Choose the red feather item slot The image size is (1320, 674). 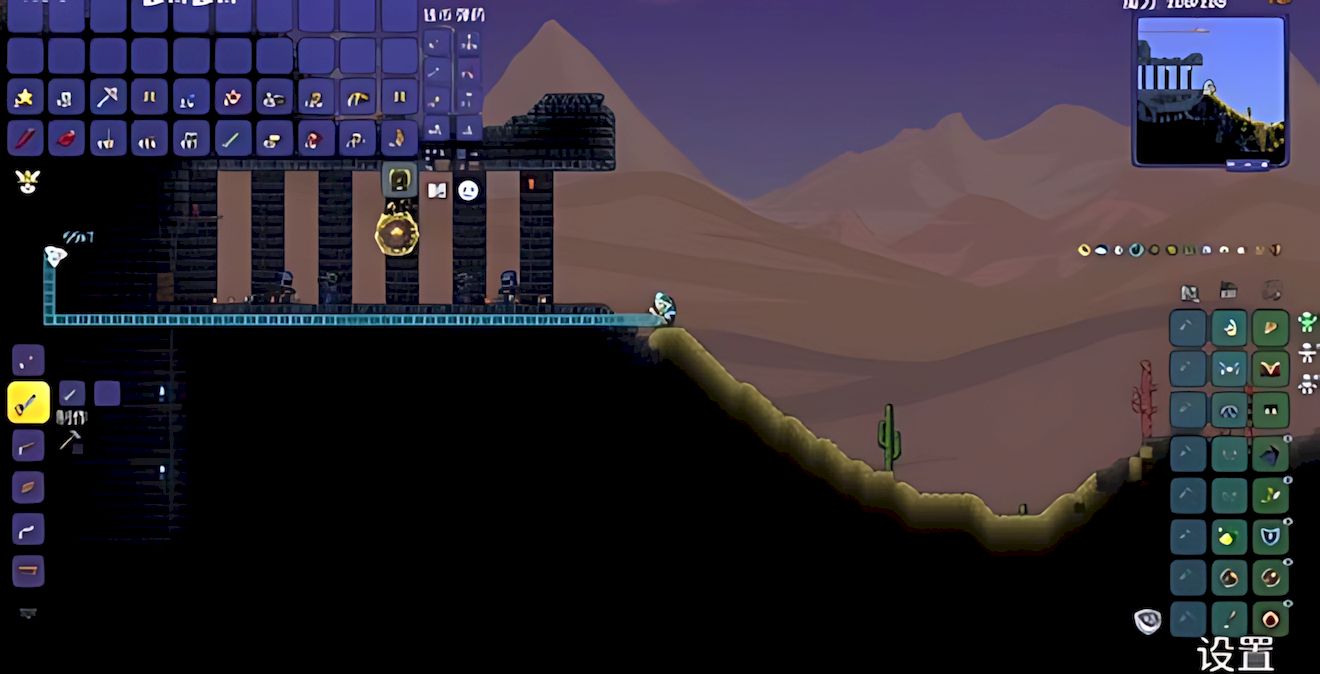point(26,138)
